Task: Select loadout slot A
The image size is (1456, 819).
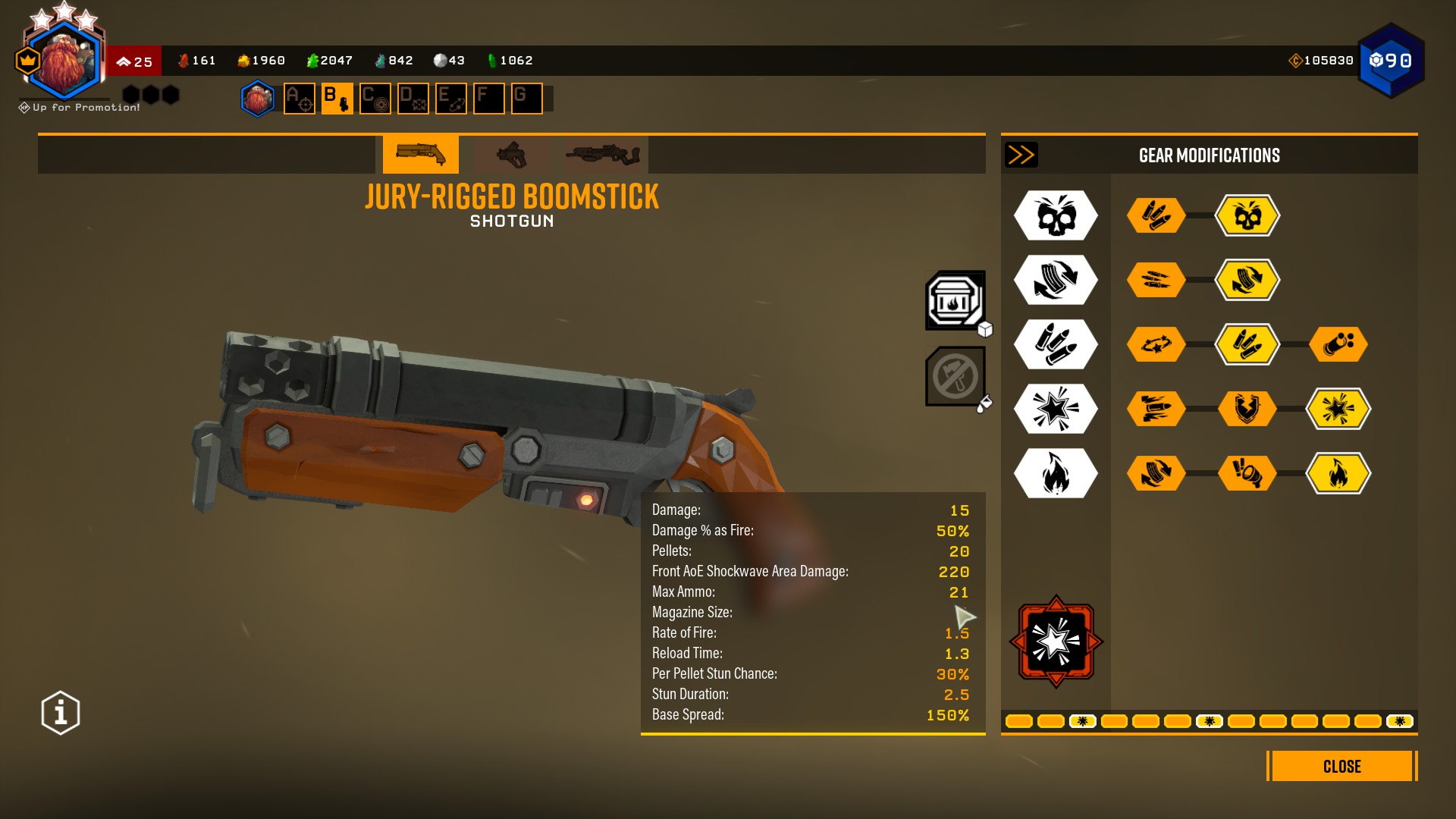Action: [x=300, y=99]
